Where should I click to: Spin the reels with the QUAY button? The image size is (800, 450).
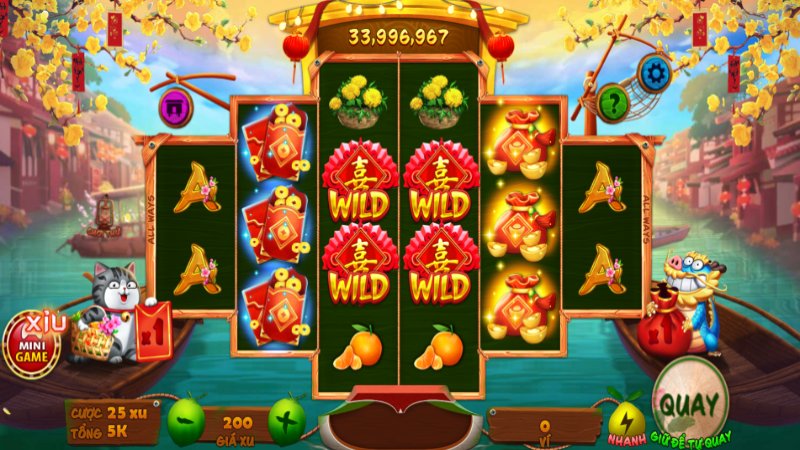click(689, 403)
